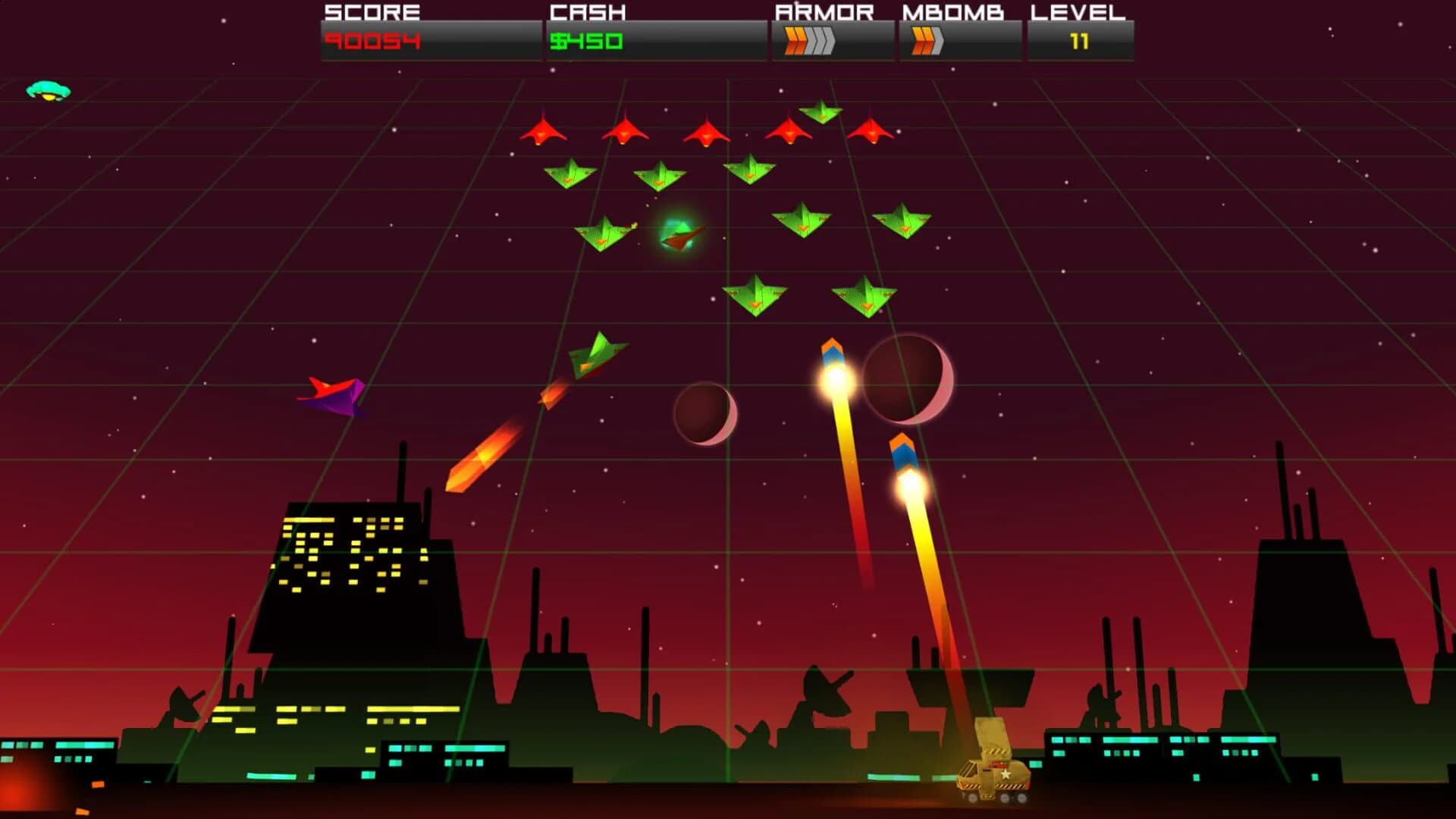The width and height of the screenshot is (1456, 819).
Task: Click the rightmost red fighter in formation
Action: [871, 131]
